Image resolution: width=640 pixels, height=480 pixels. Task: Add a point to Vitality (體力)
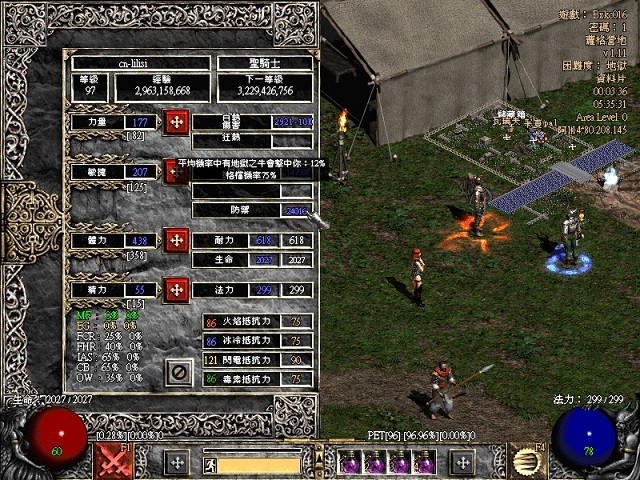176,240
